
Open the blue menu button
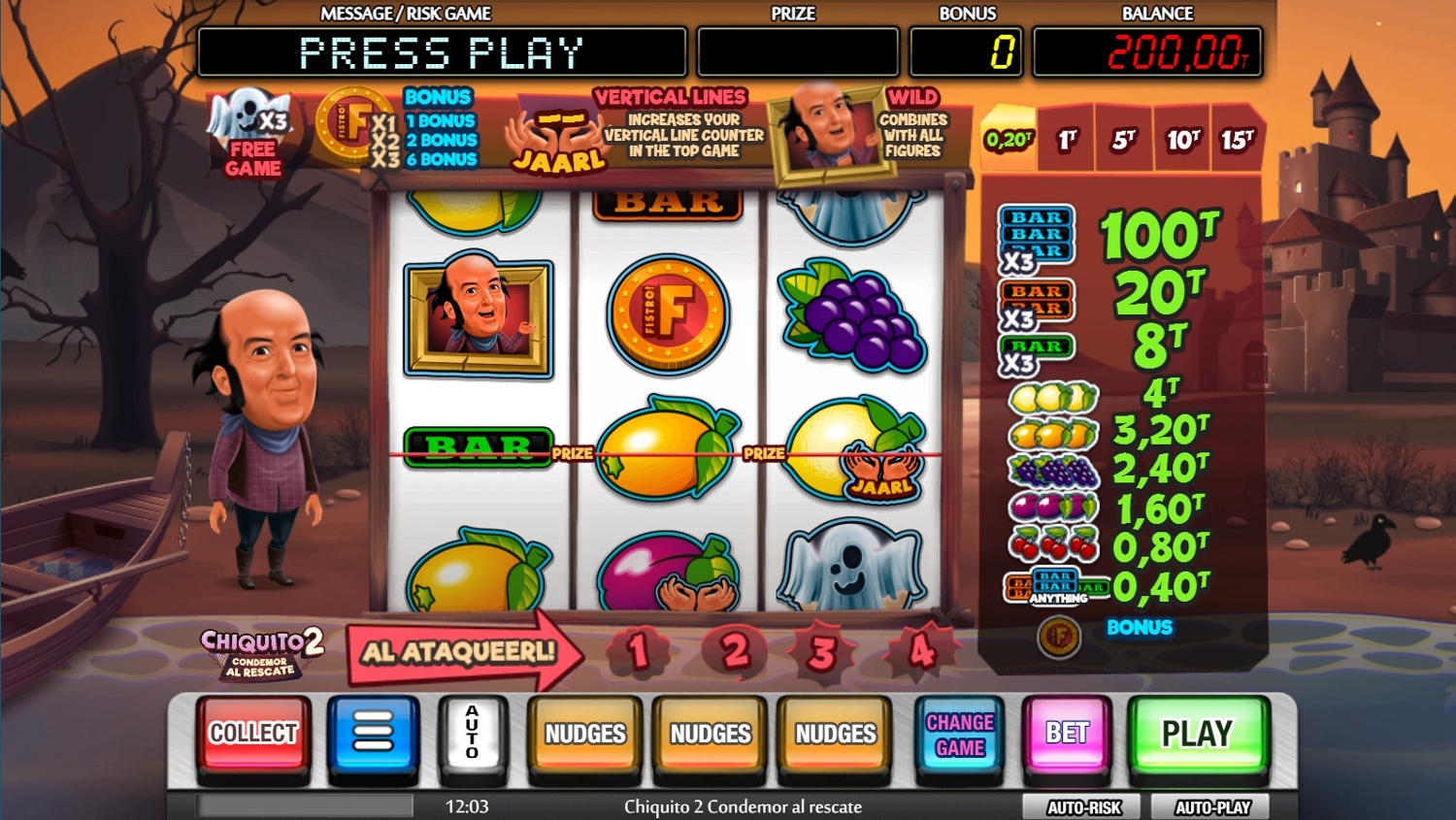click(x=373, y=735)
